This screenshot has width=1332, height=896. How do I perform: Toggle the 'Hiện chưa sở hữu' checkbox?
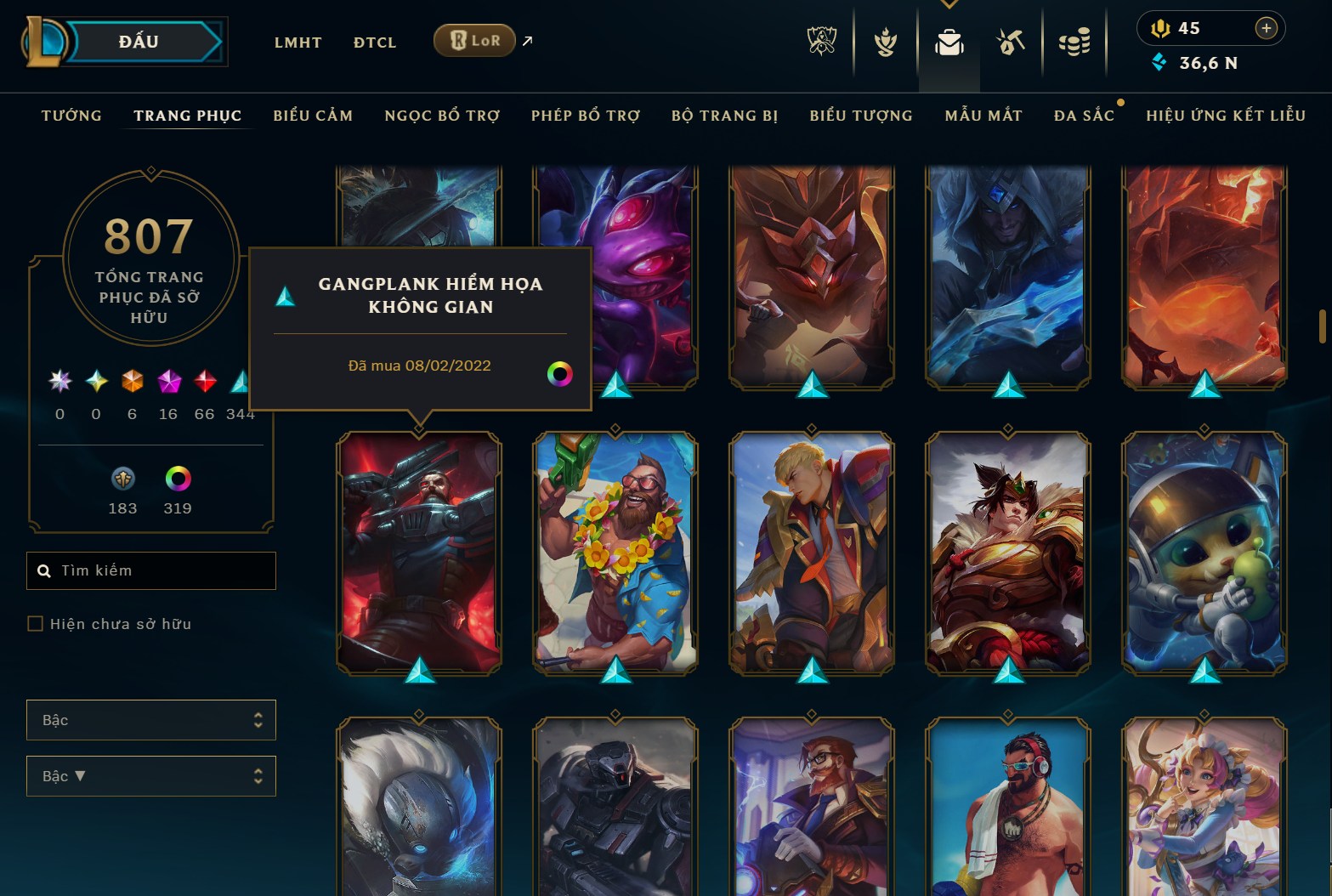pyautogui.click(x=35, y=623)
